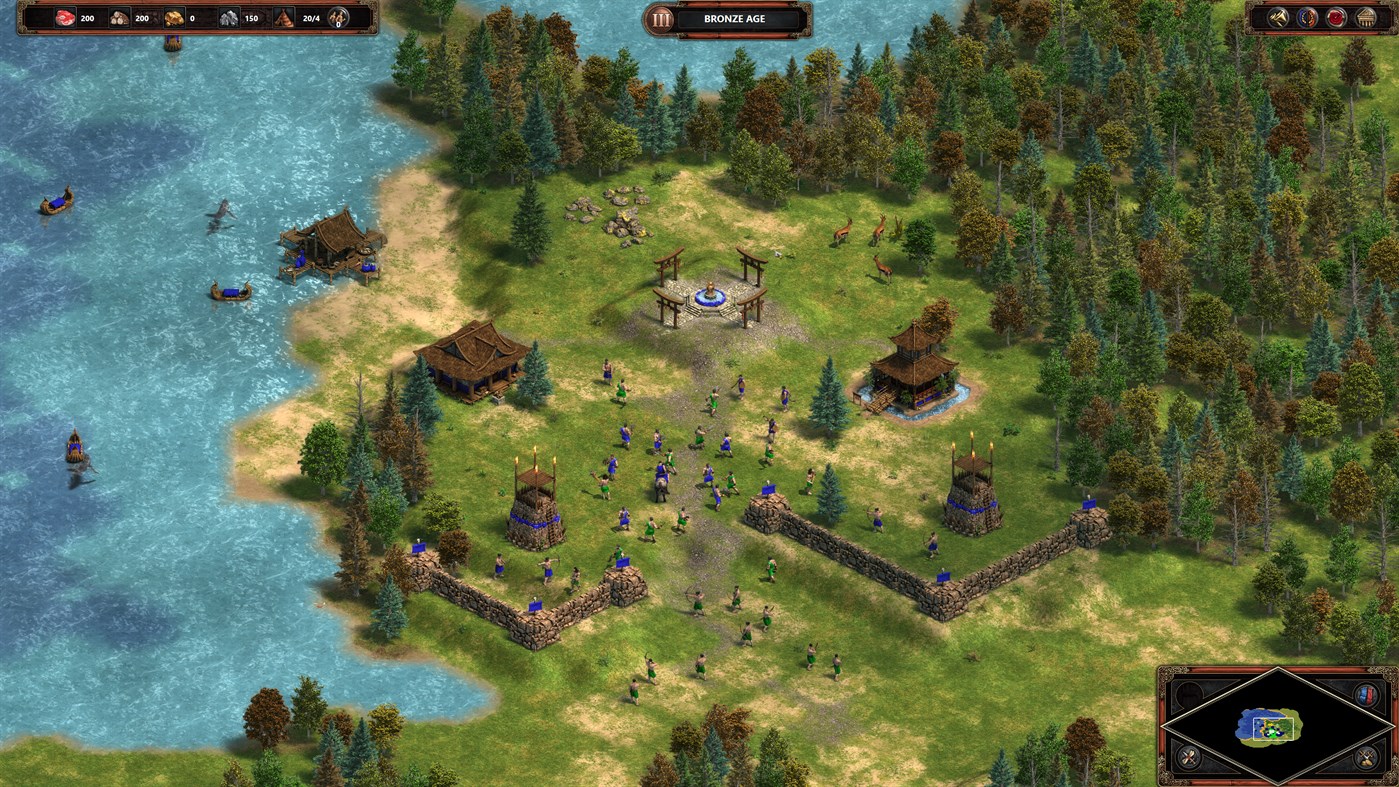Select the idle villager icon
The image size is (1399, 787).
[x=337, y=16]
